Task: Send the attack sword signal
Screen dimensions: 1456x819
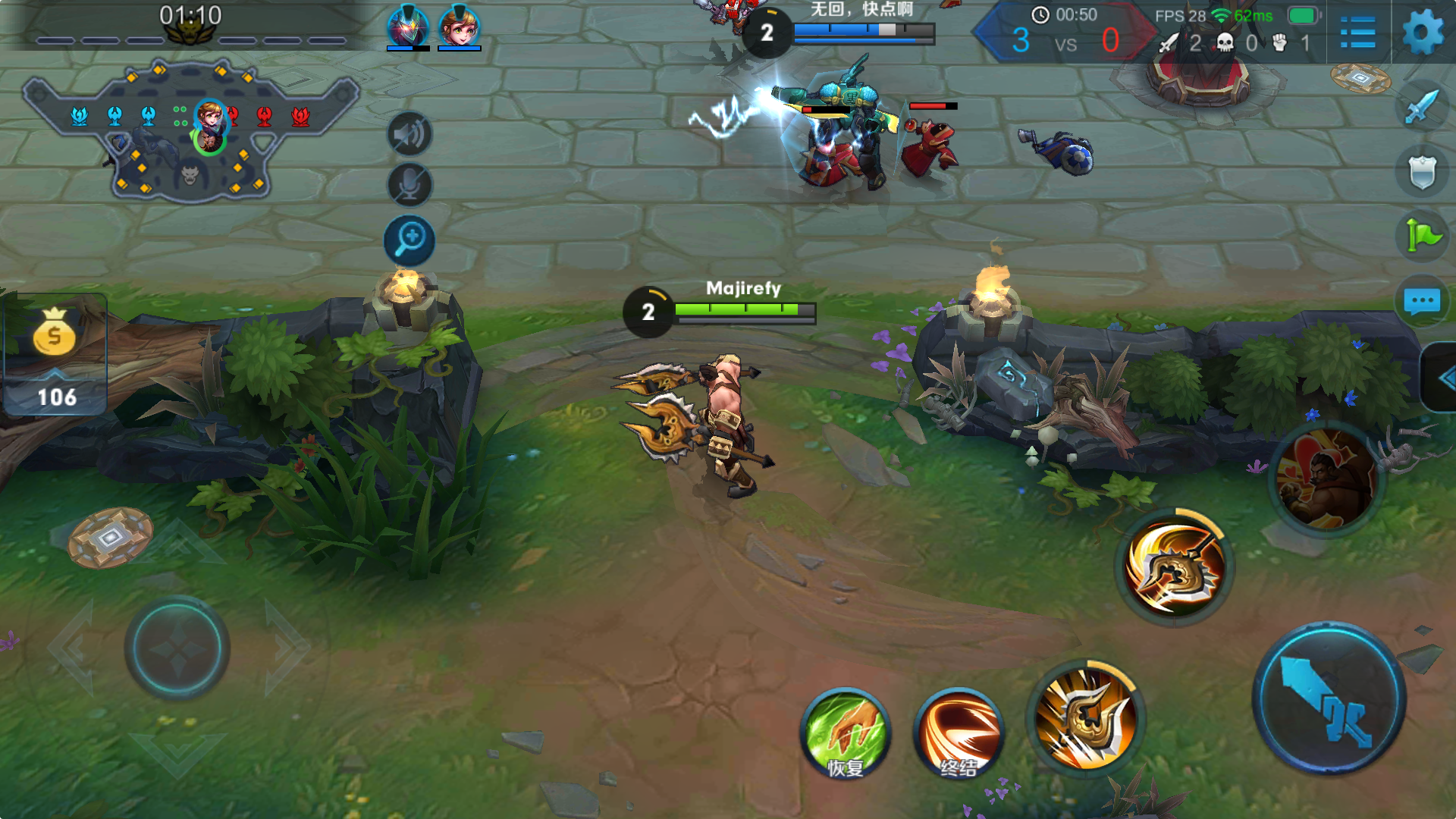Action: (1421, 106)
